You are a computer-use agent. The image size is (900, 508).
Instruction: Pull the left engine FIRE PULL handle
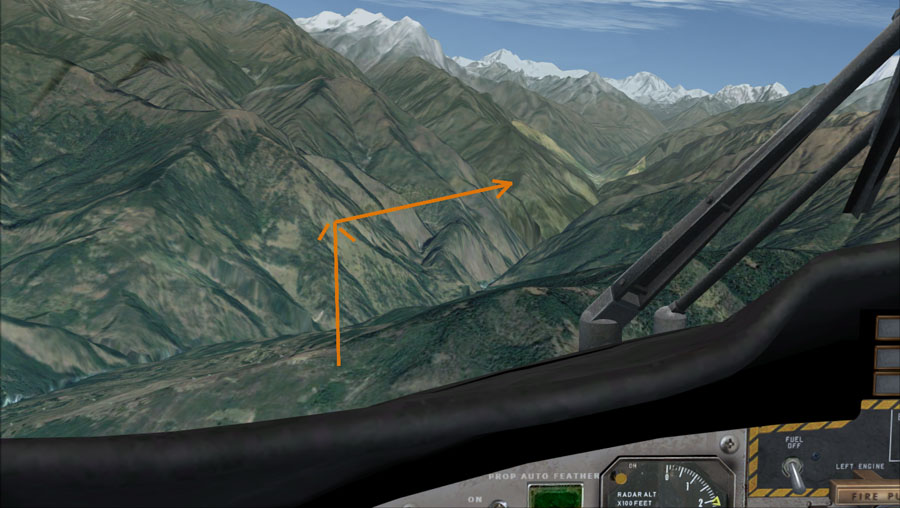click(867, 493)
